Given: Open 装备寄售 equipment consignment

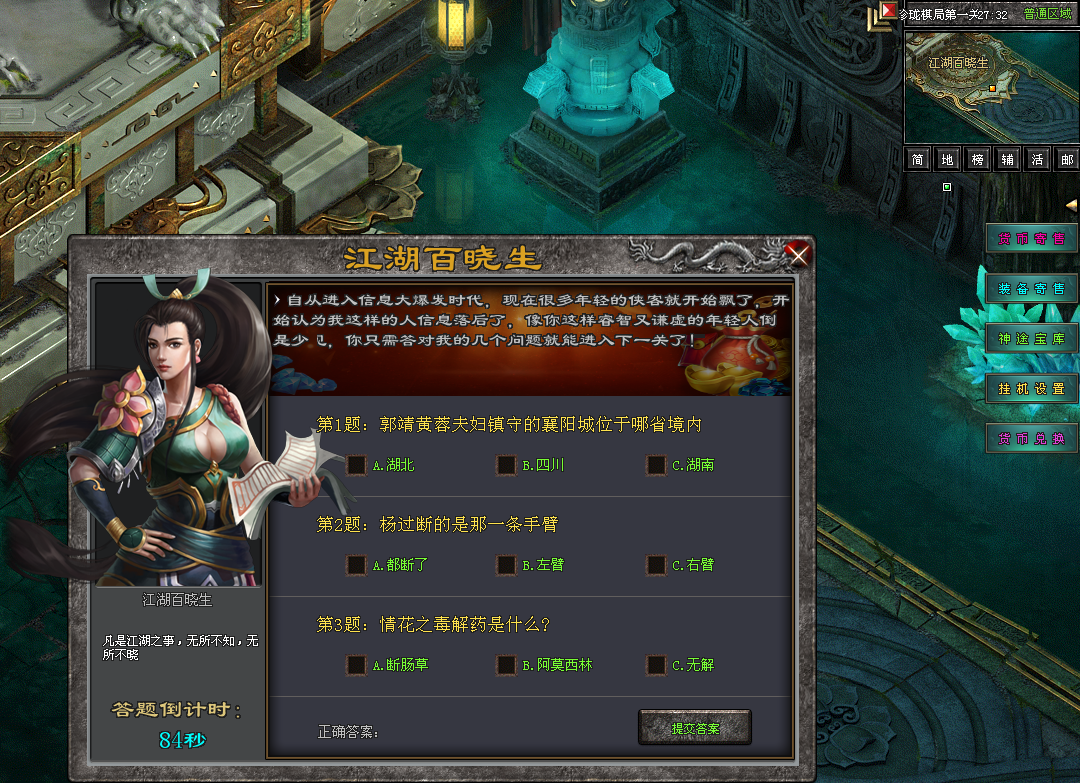Looking at the screenshot, I should 1031,288.
